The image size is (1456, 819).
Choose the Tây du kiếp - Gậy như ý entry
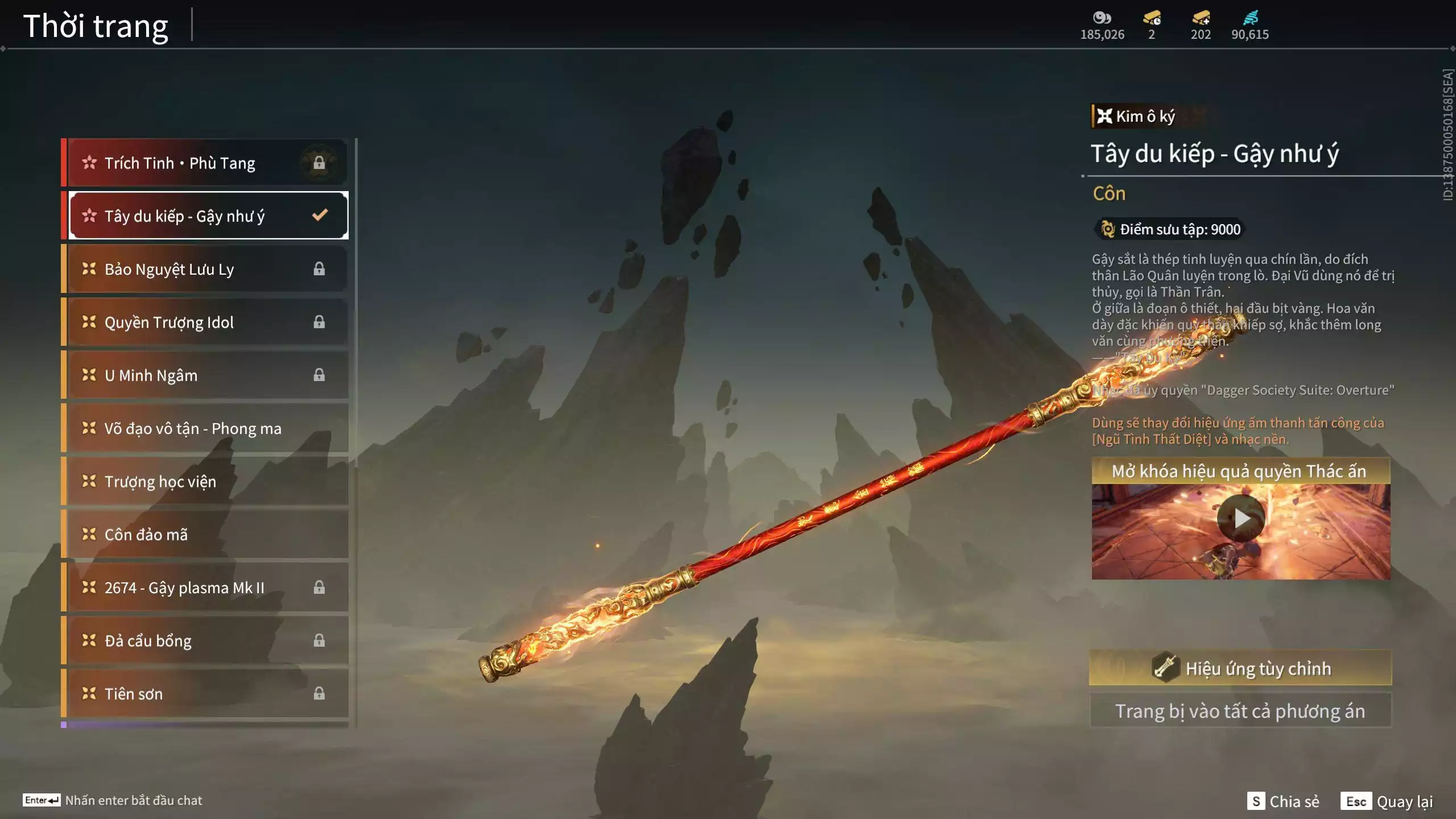coord(205,216)
